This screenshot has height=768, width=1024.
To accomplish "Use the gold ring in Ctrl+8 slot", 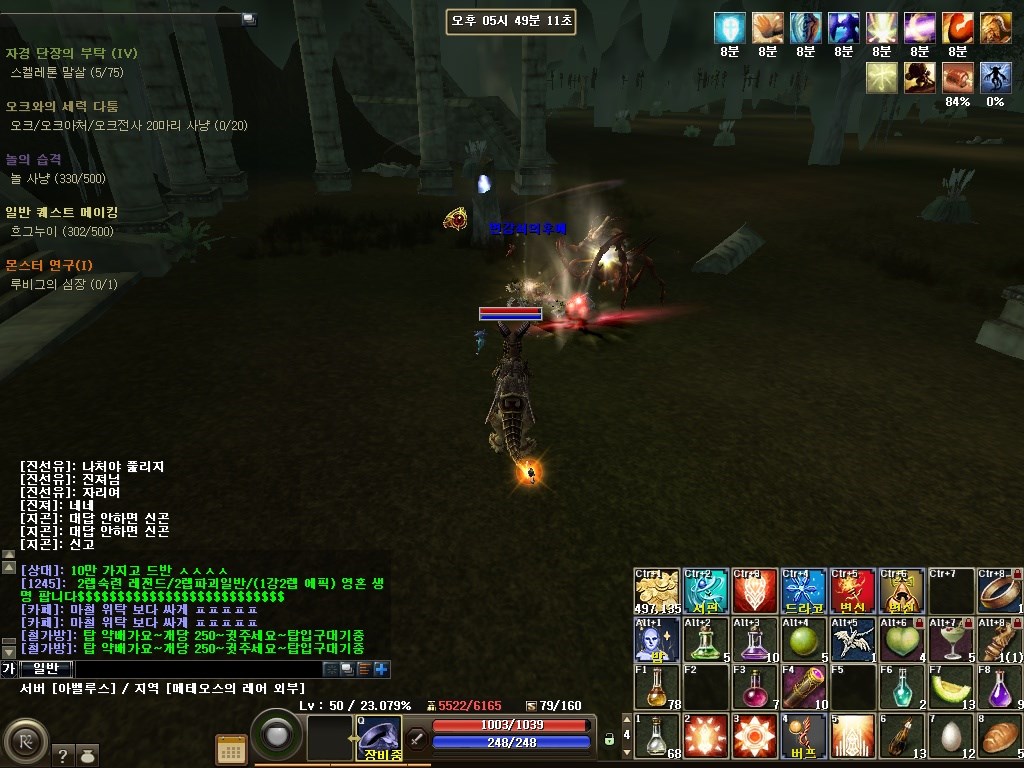I will pos(1000,590).
